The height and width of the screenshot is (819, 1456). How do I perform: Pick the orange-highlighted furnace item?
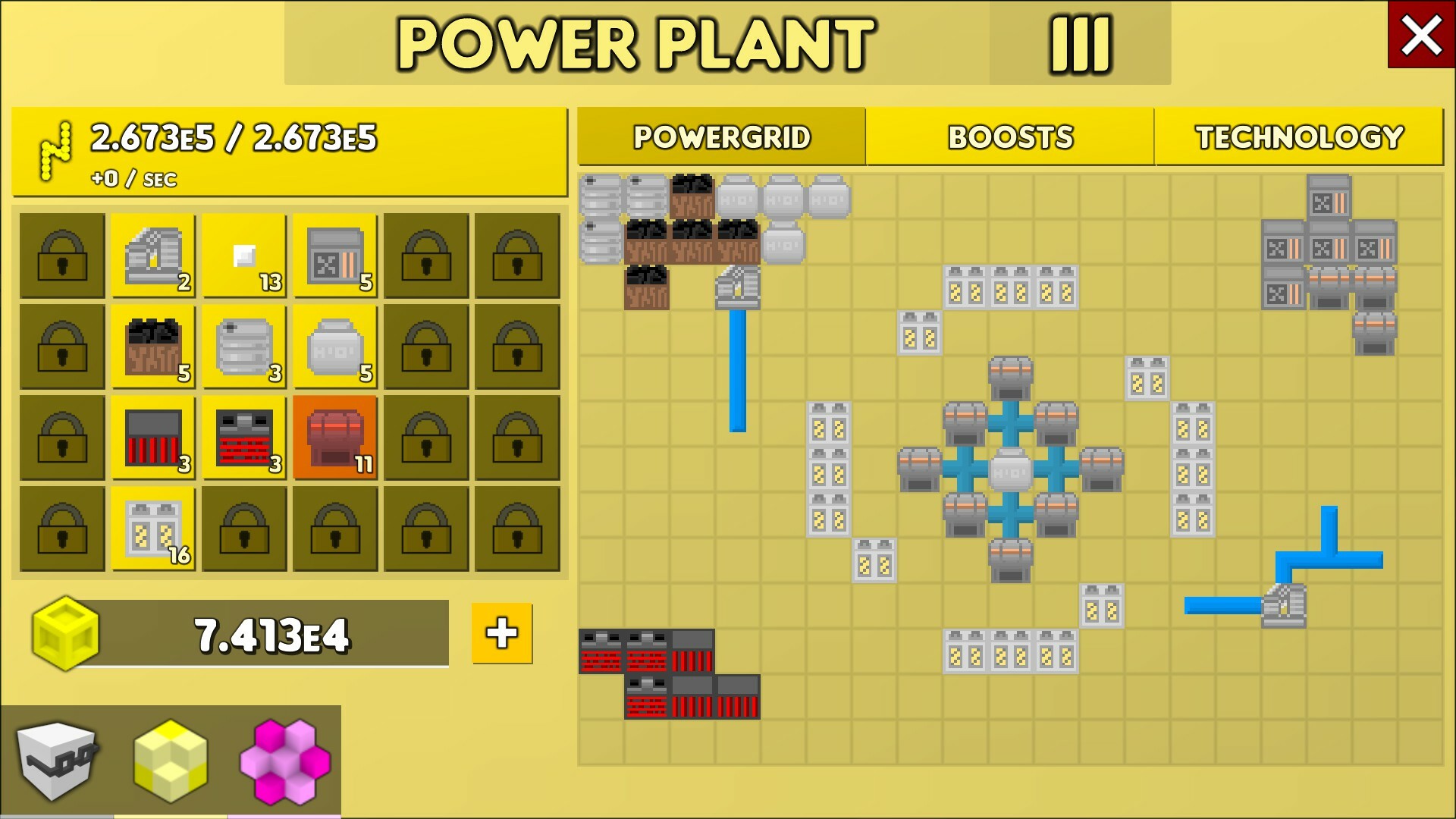click(335, 438)
